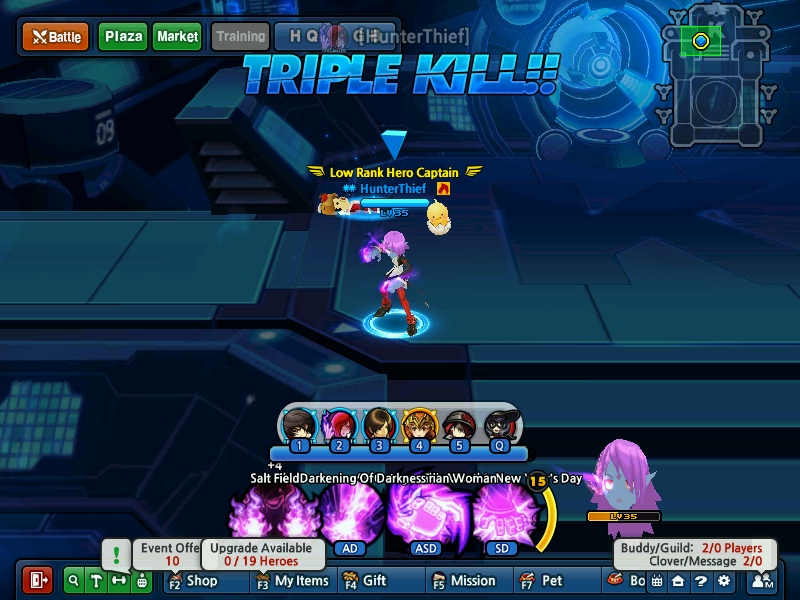Select the masked hero in slot Q
The height and width of the screenshot is (600, 800).
coord(498,426)
